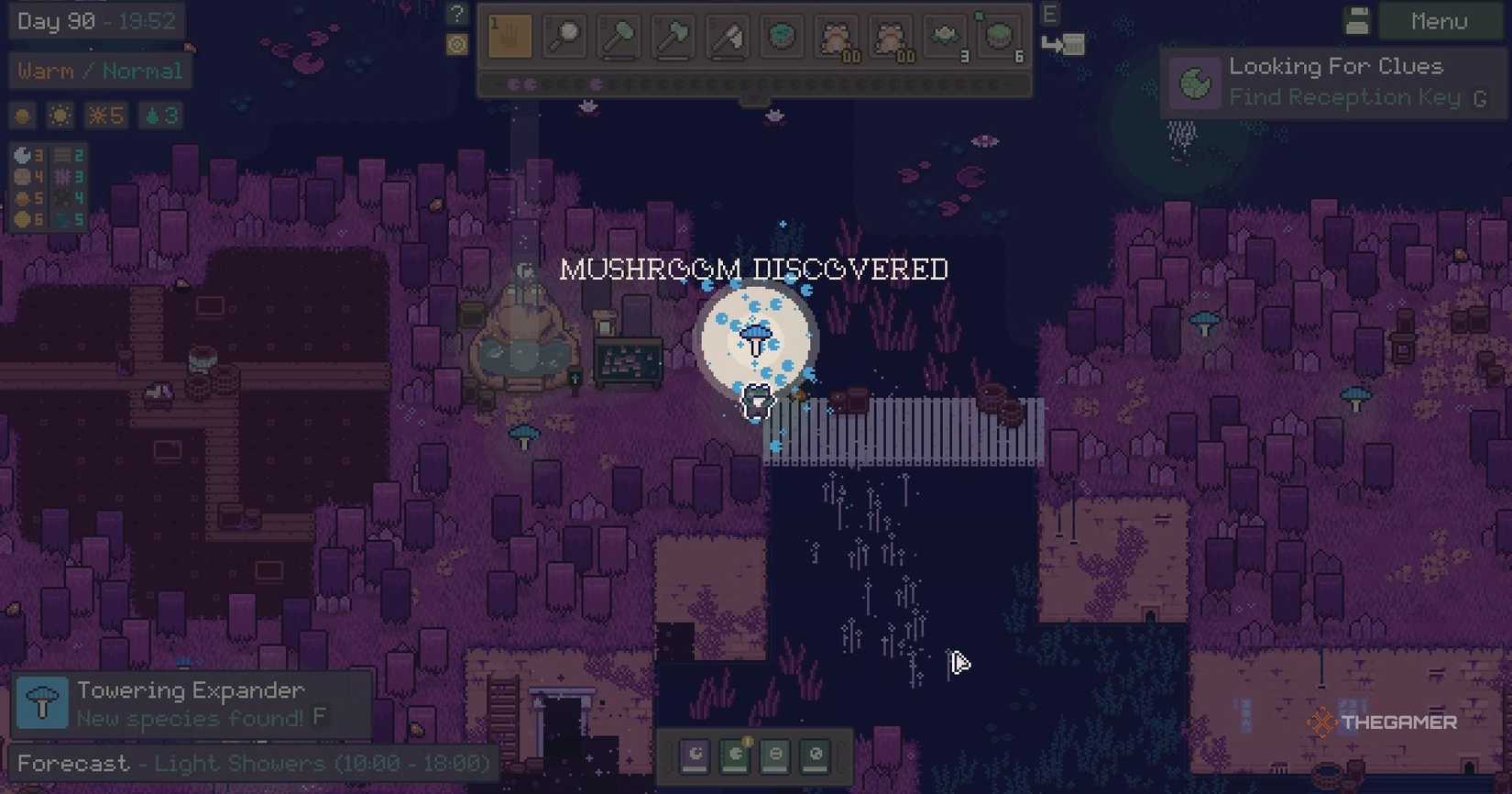Select the shovel tool from the hotbar
Screen dimensions: 1512x794
click(619, 37)
